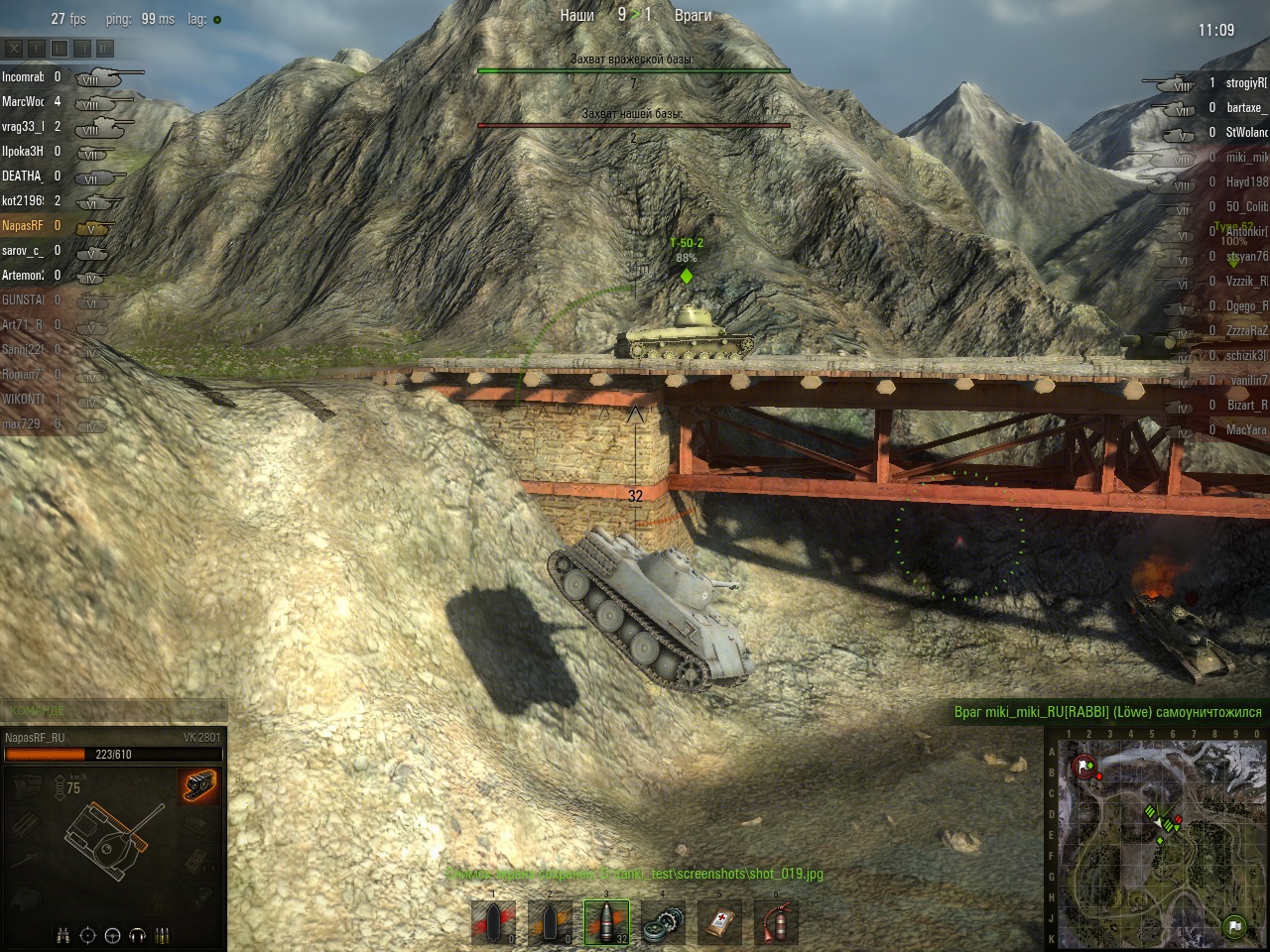
Task: Click the damaged tracks module icon
Action: [200, 784]
